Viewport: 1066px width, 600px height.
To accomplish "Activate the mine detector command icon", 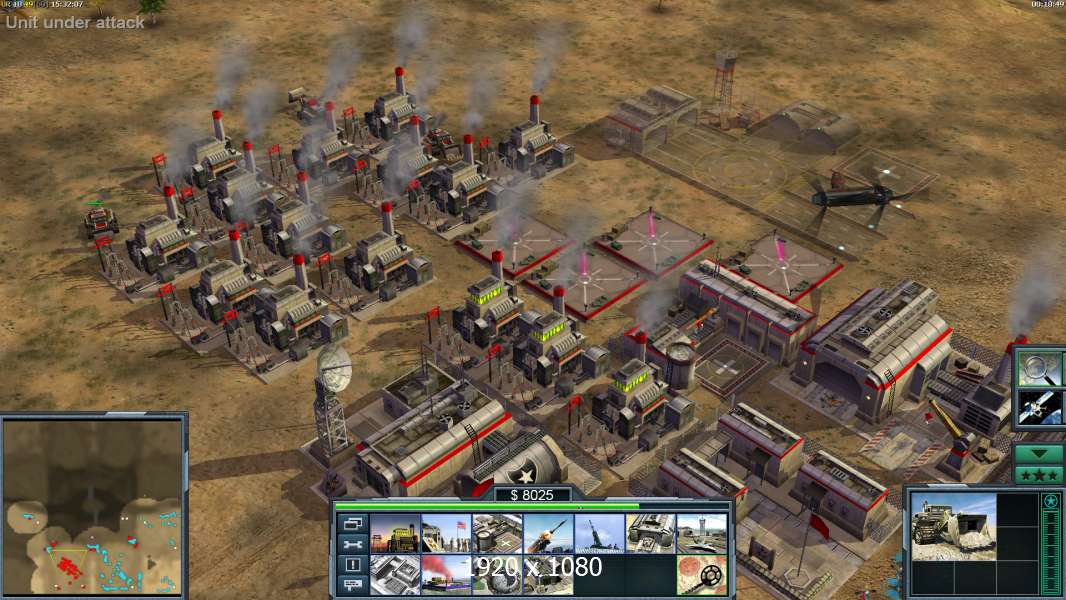I will [x=702, y=575].
